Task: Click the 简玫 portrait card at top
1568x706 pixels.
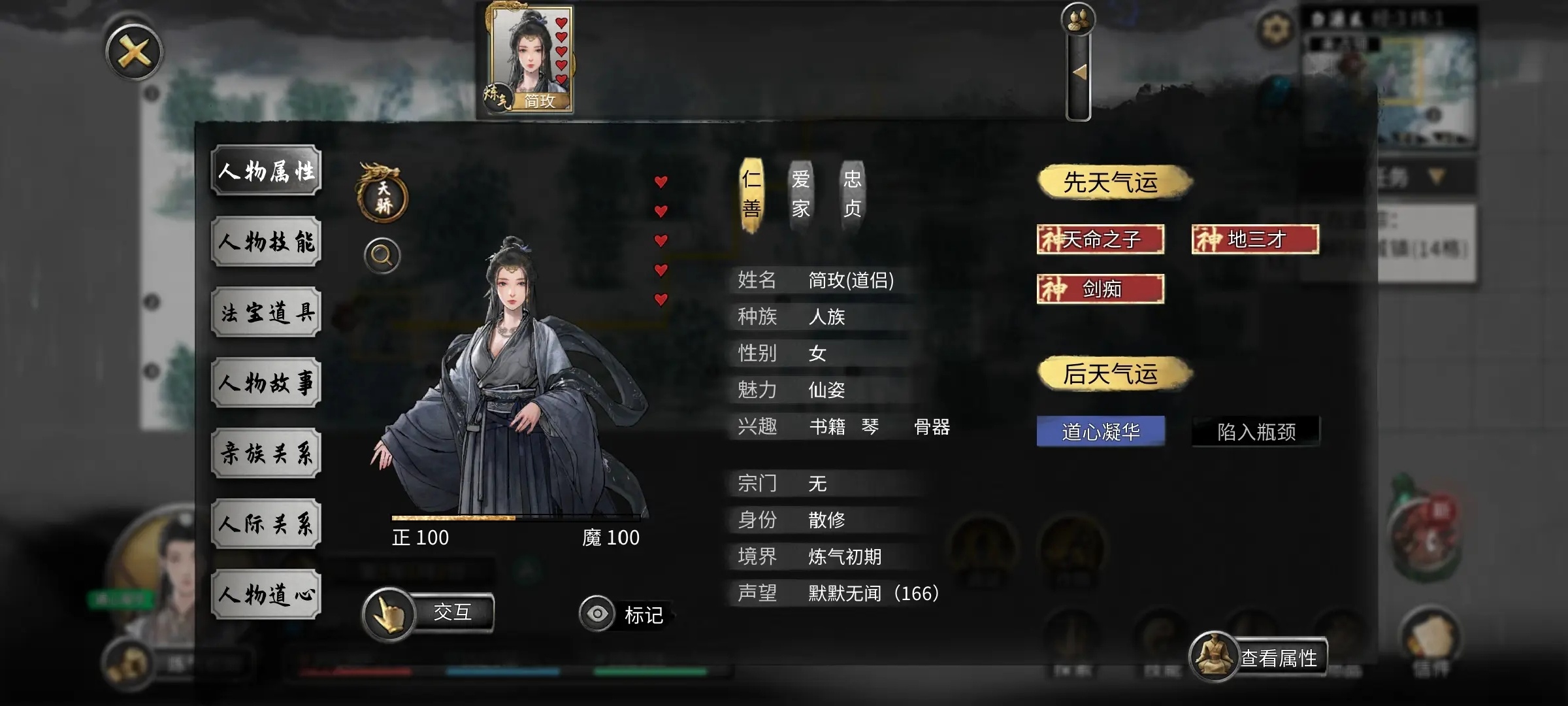Action: click(530, 59)
